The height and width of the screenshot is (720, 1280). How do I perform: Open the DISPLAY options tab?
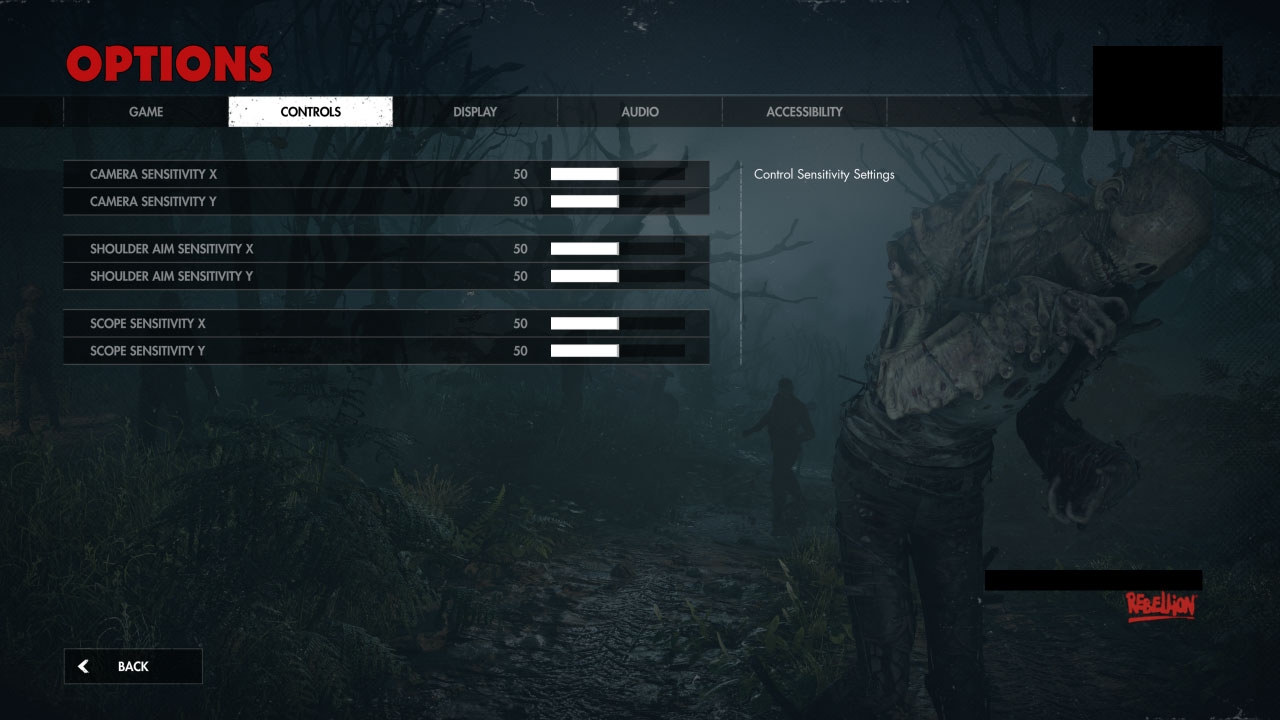474,111
